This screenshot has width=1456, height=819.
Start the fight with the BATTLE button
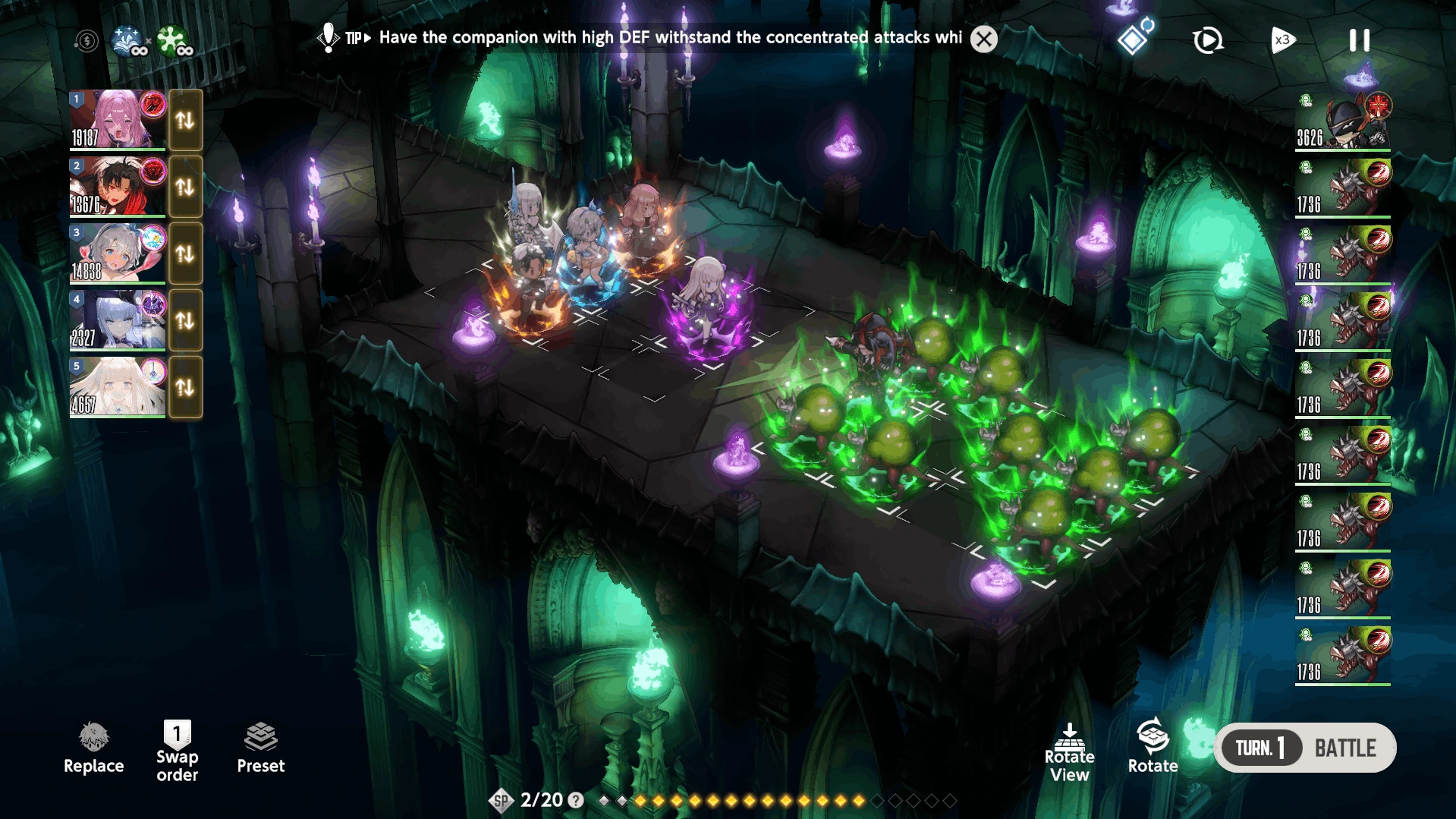(1344, 748)
